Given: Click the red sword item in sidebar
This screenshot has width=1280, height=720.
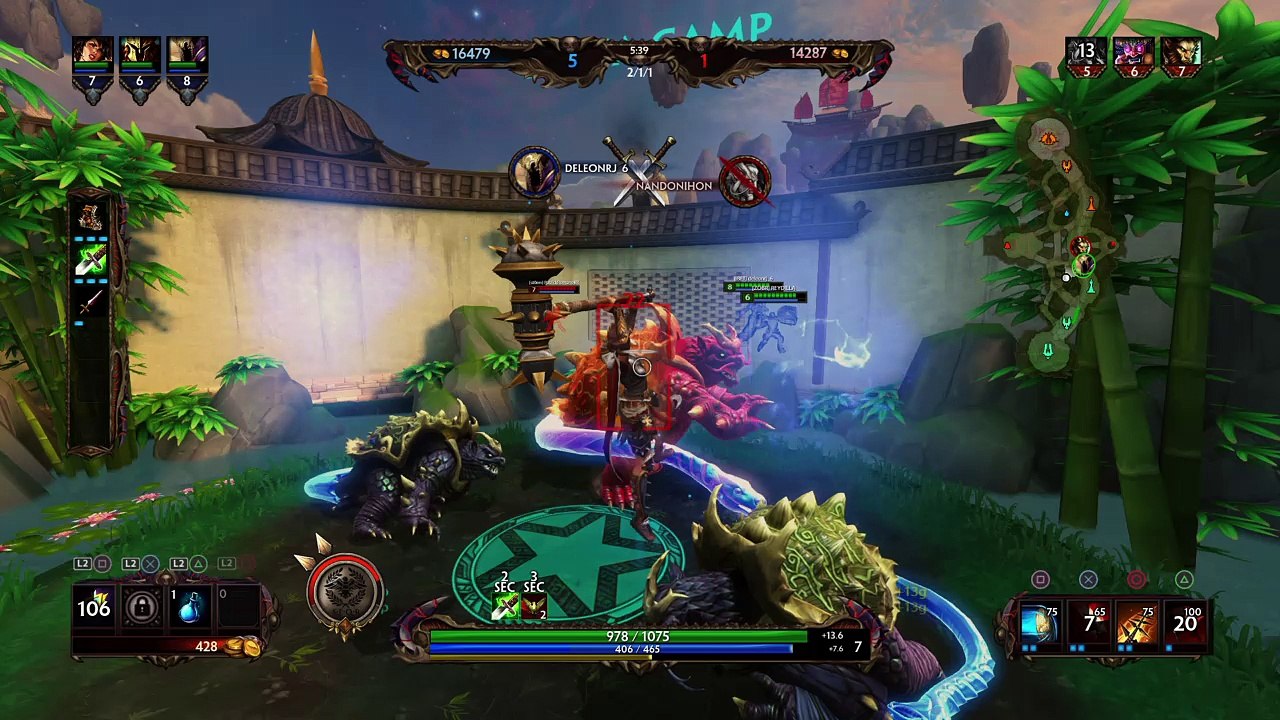Looking at the screenshot, I should pyautogui.click(x=92, y=302).
